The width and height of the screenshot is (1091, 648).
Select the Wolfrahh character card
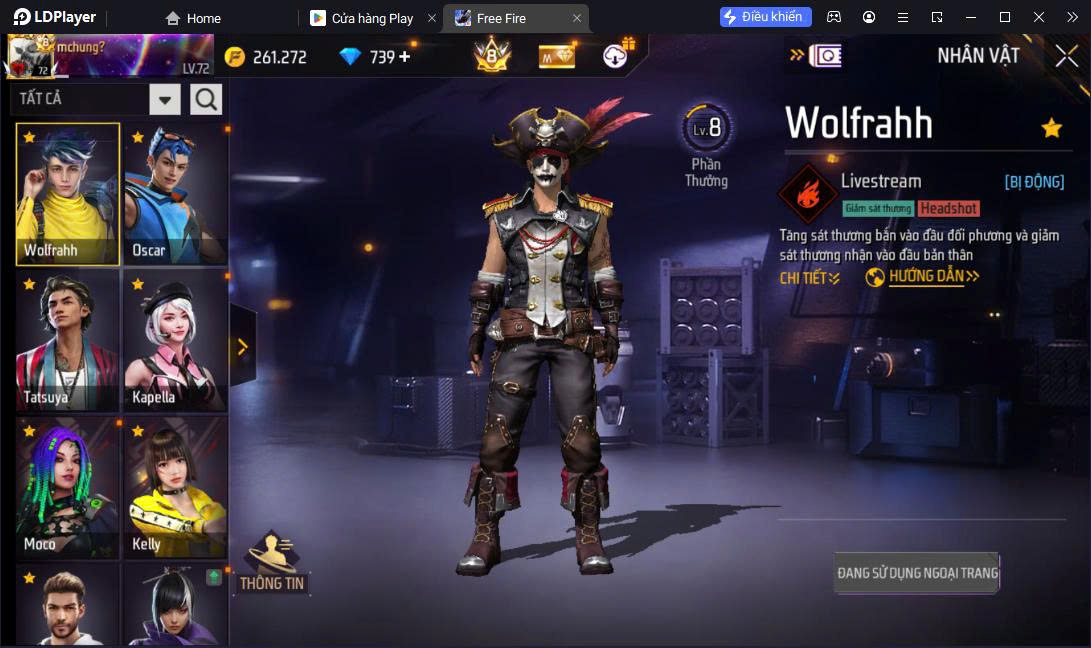pyautogui.click(x=67, y=194)
